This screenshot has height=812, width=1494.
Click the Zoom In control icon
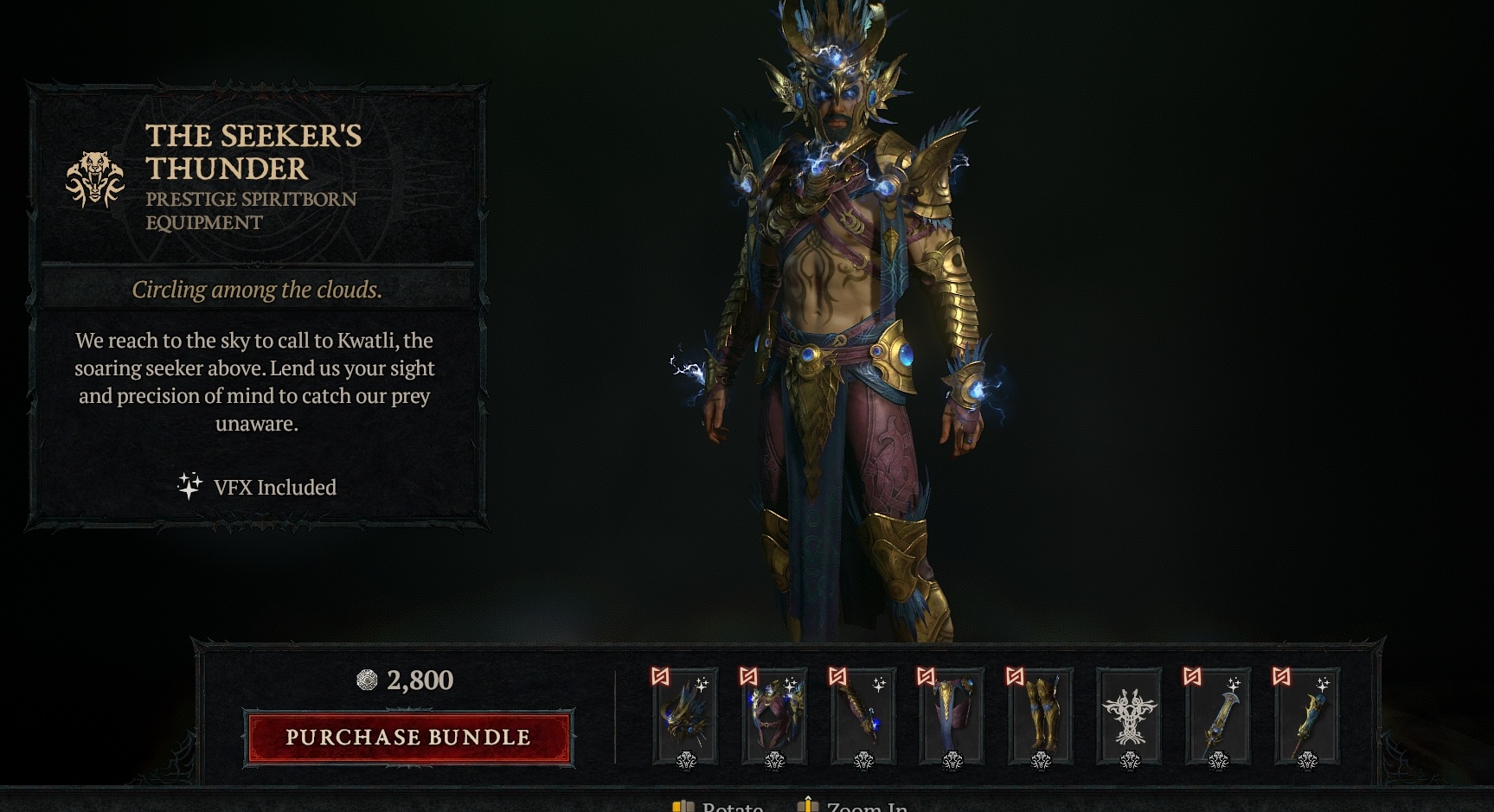[x=808, y=806]
